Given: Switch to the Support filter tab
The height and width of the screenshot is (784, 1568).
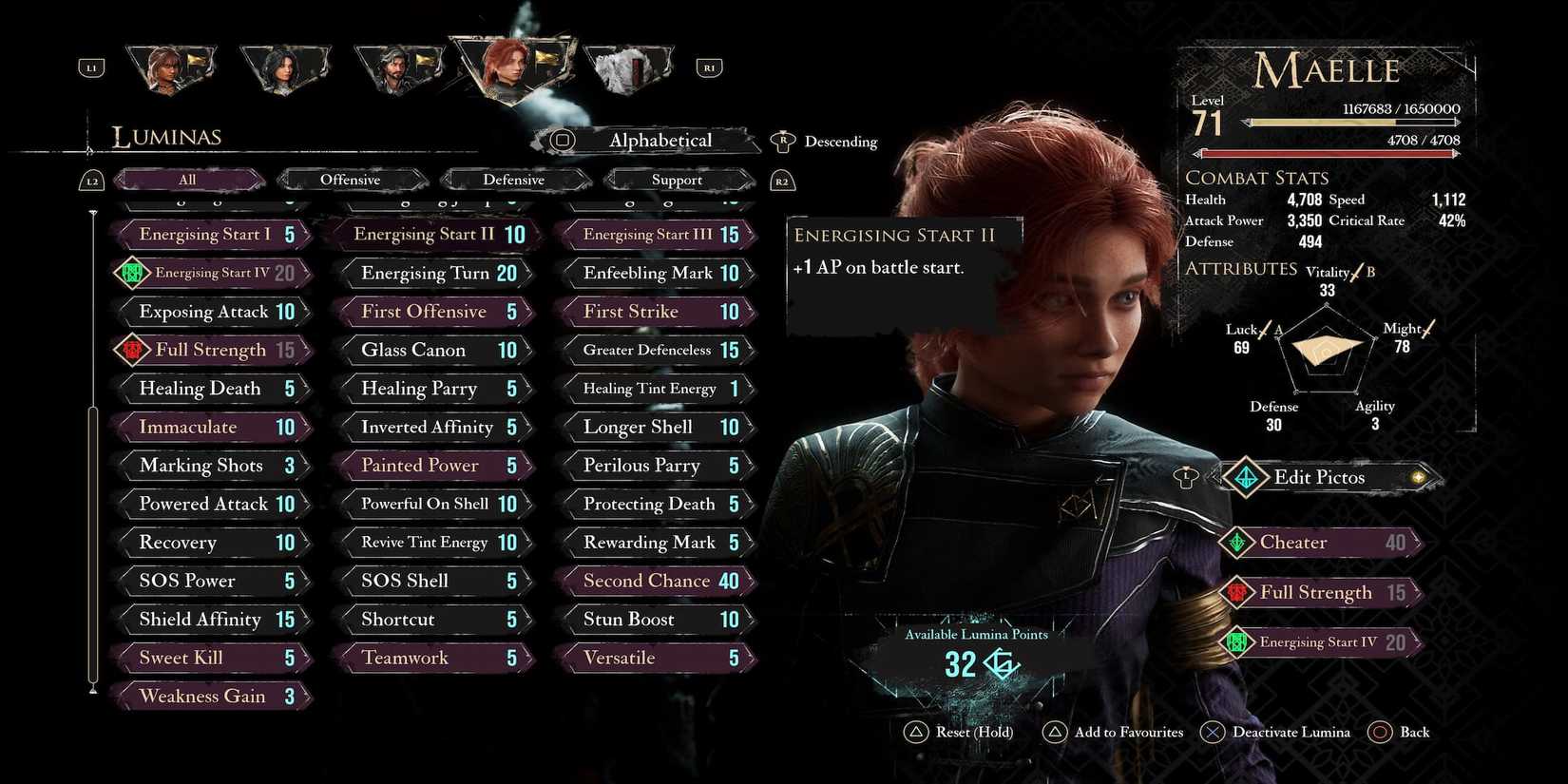Looking at the screenshot, I should [x=677, y=180].
